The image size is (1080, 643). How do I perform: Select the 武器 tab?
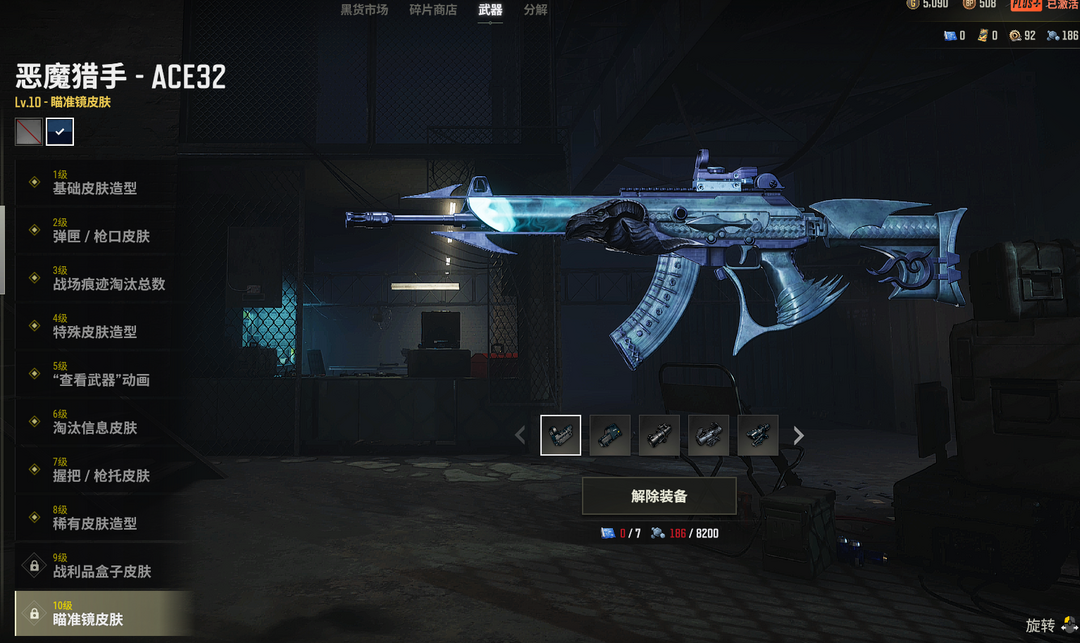point(490,10)
